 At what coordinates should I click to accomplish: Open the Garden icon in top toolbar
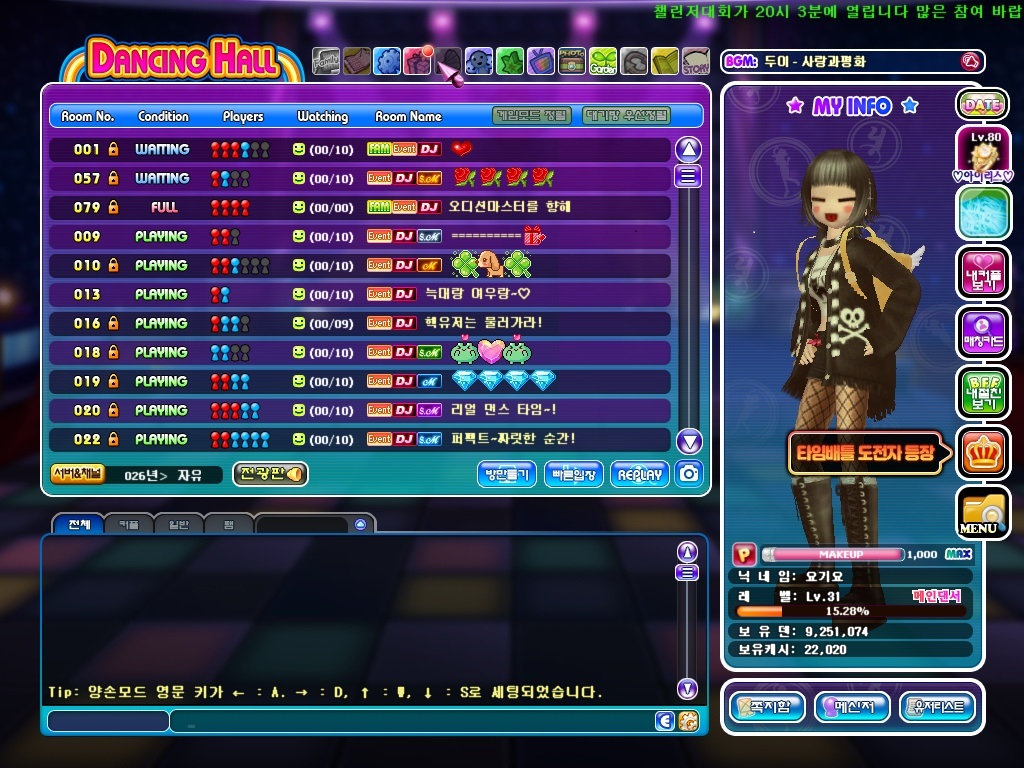click(603, 62)
